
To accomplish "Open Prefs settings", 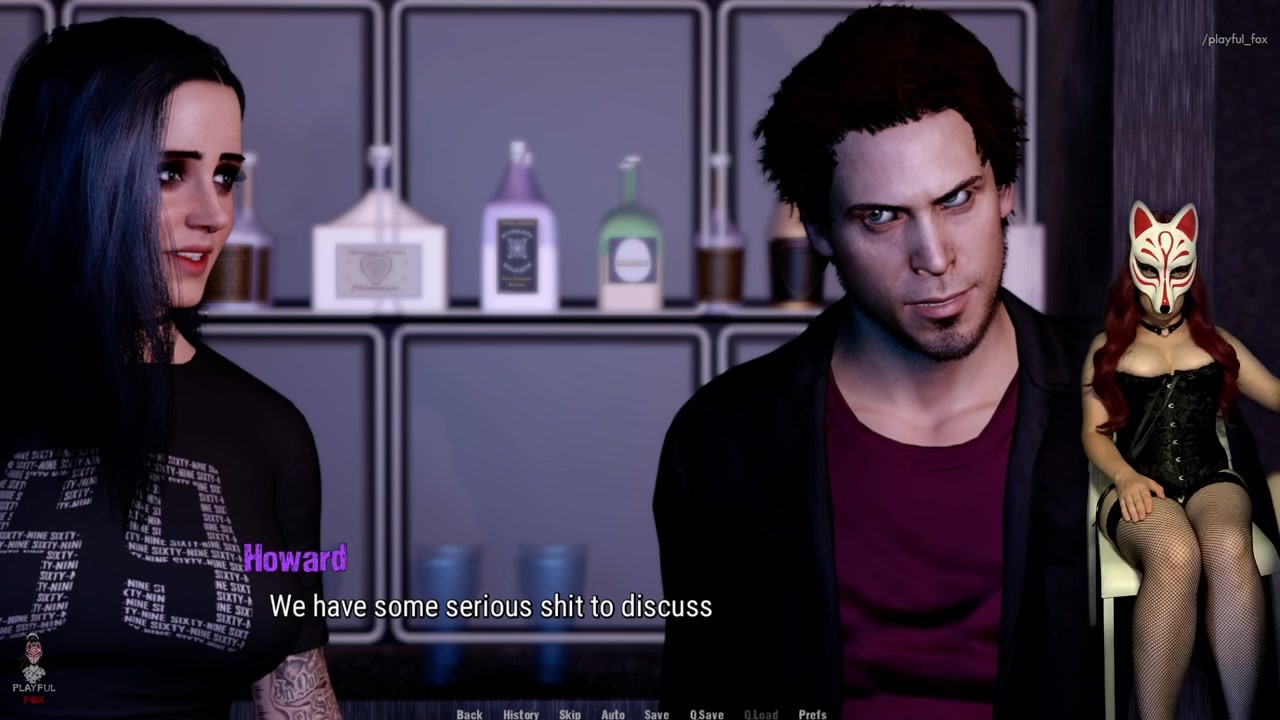I will tap(812, 714).
